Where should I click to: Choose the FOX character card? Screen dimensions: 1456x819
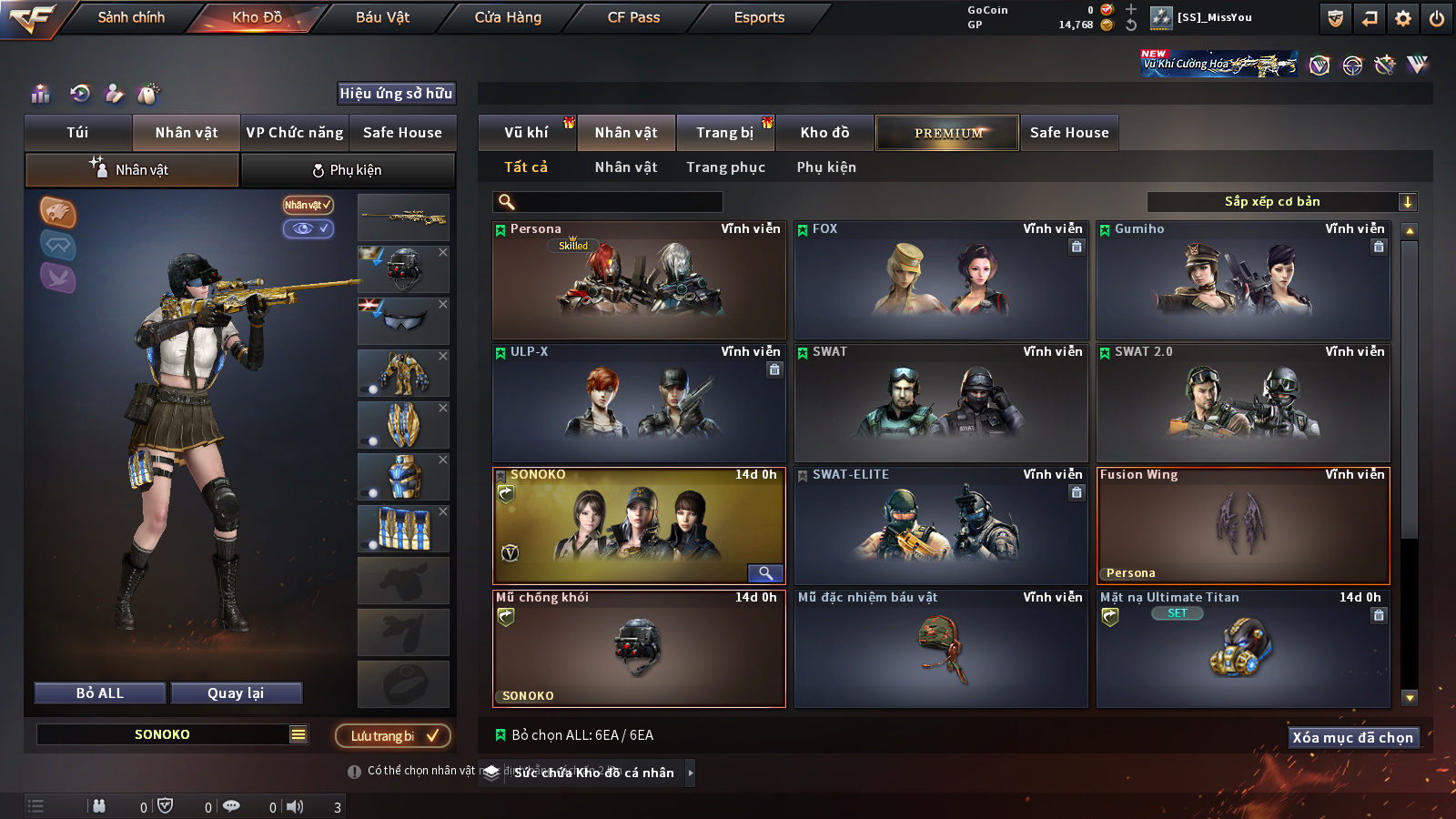coord(941,280)
